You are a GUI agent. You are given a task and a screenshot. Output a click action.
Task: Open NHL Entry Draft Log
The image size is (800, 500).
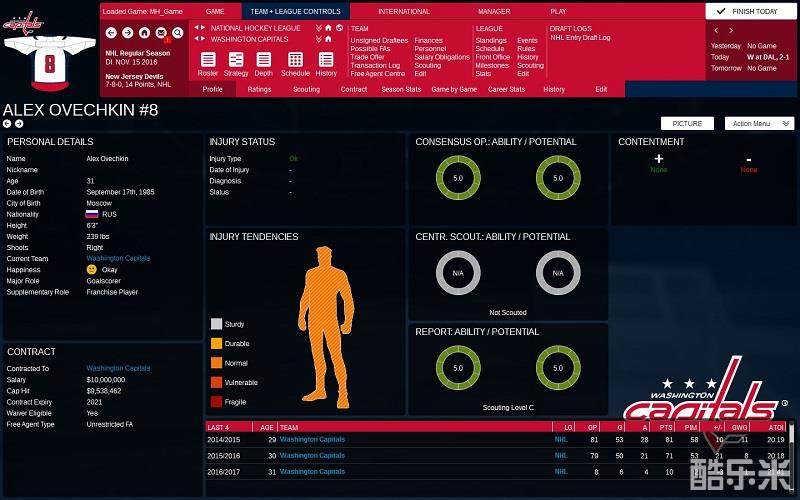[580, 38]
